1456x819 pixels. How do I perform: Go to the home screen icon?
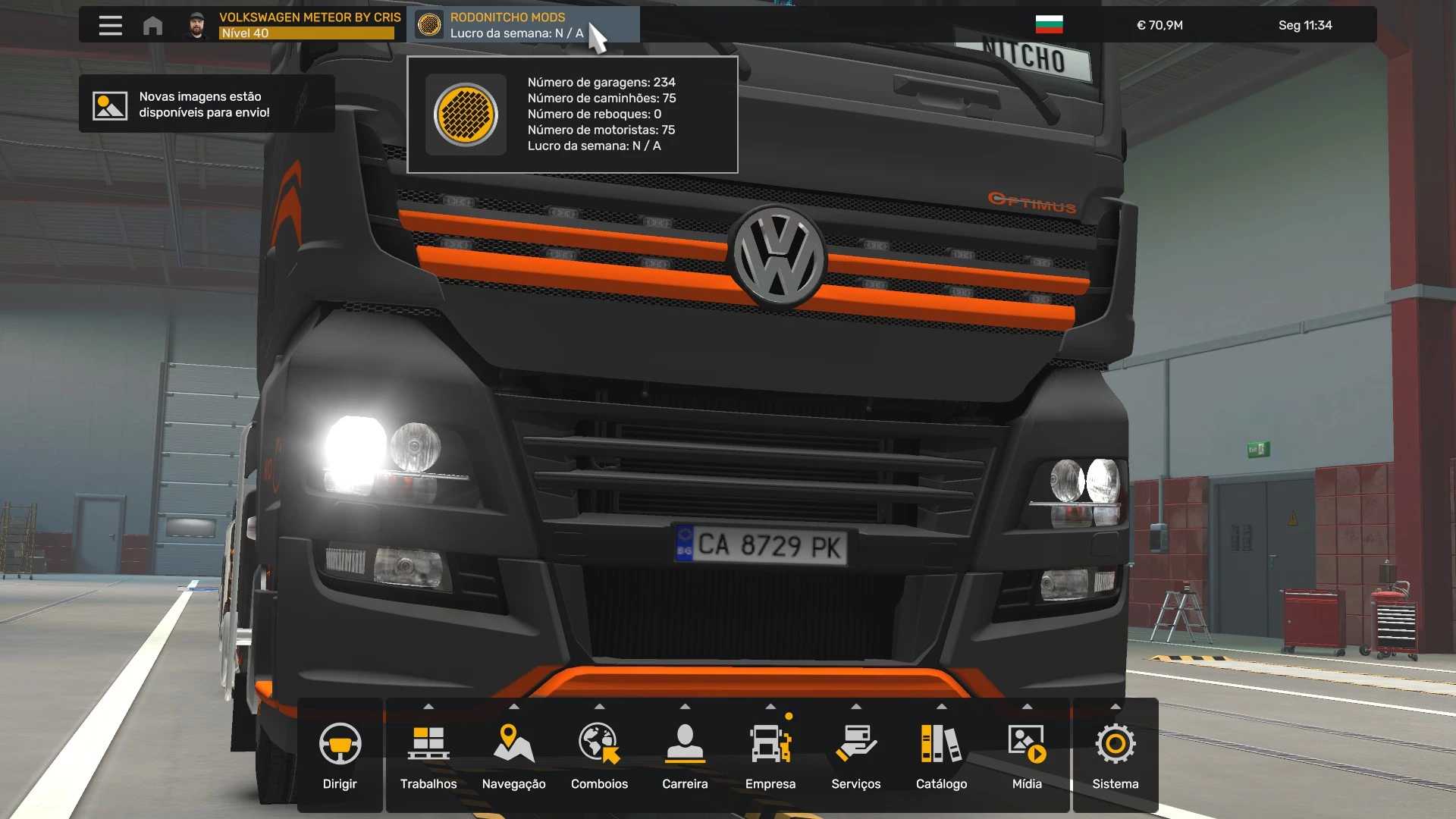tap(152, 26)
